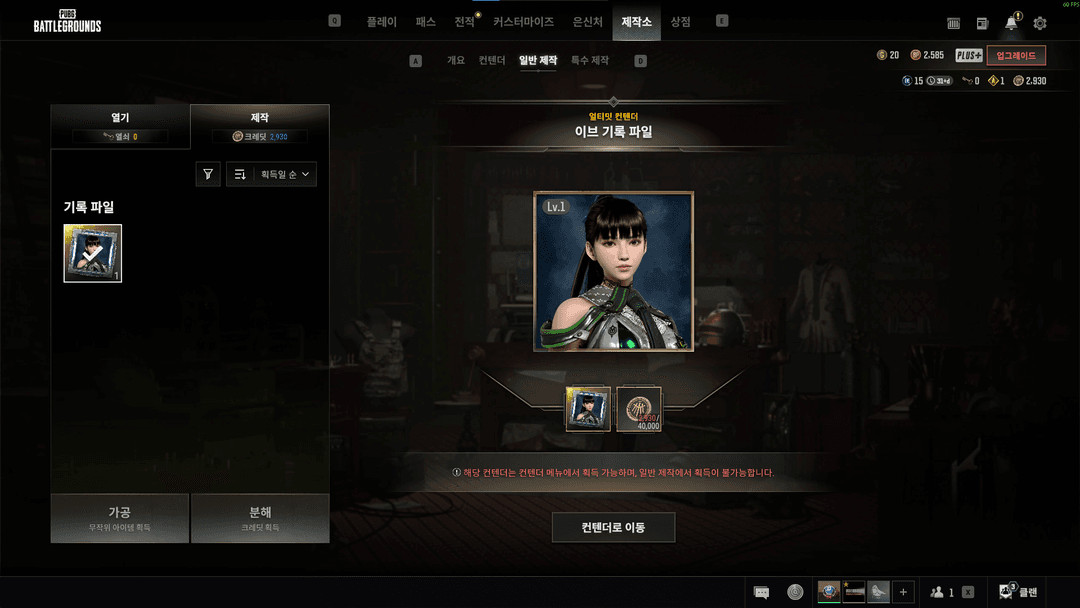Open the 클랜 (Clan) button

click(x=1018, y=592)
